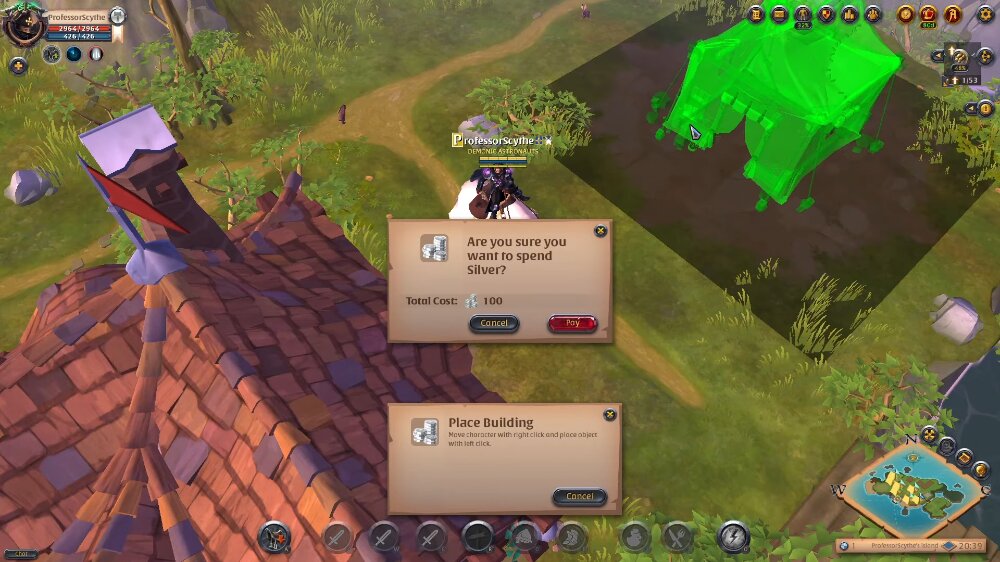Use the fork and knife food slot
The width and height of the screenshot is (1000, 562).
pyautogui.click(x=677, y=537)
